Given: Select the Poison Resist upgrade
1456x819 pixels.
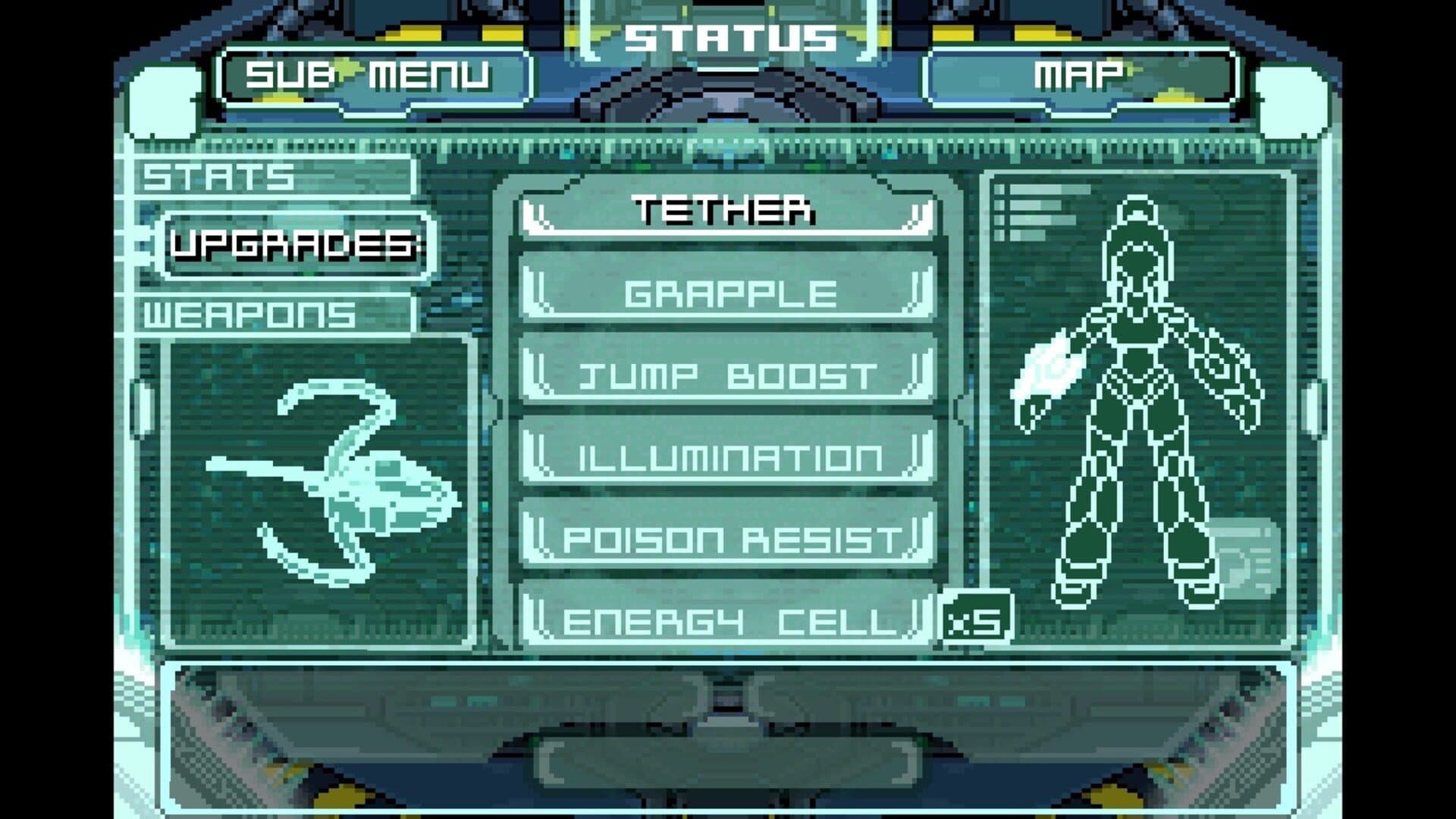Looking at the screenshot, I should coord(728,539).
